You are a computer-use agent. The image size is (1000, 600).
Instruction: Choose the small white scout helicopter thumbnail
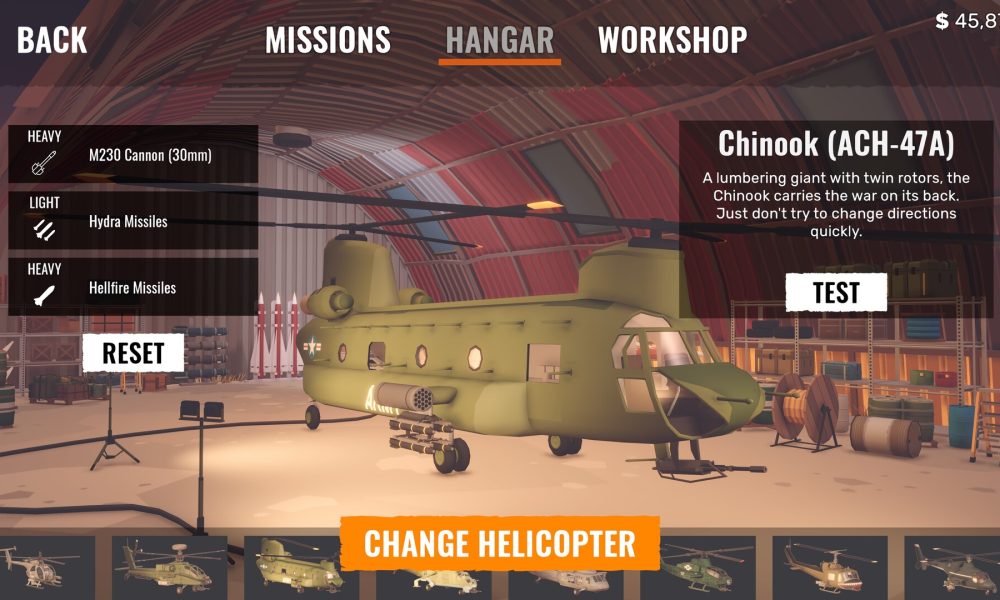(47, 569)
